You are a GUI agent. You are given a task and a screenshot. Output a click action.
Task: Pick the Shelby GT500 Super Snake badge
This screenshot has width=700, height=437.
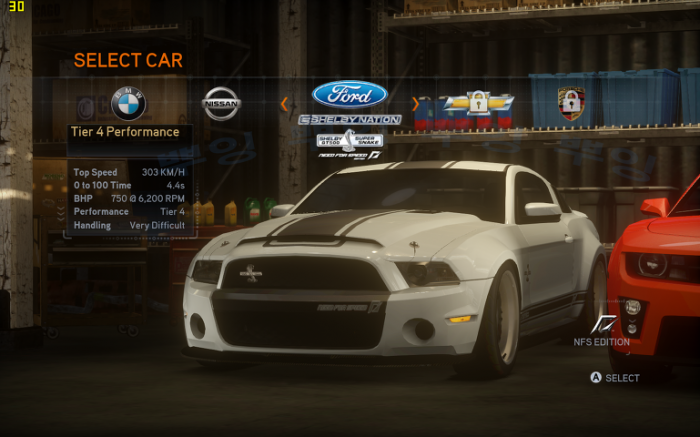pyautogui.click(x=349, y=140)
